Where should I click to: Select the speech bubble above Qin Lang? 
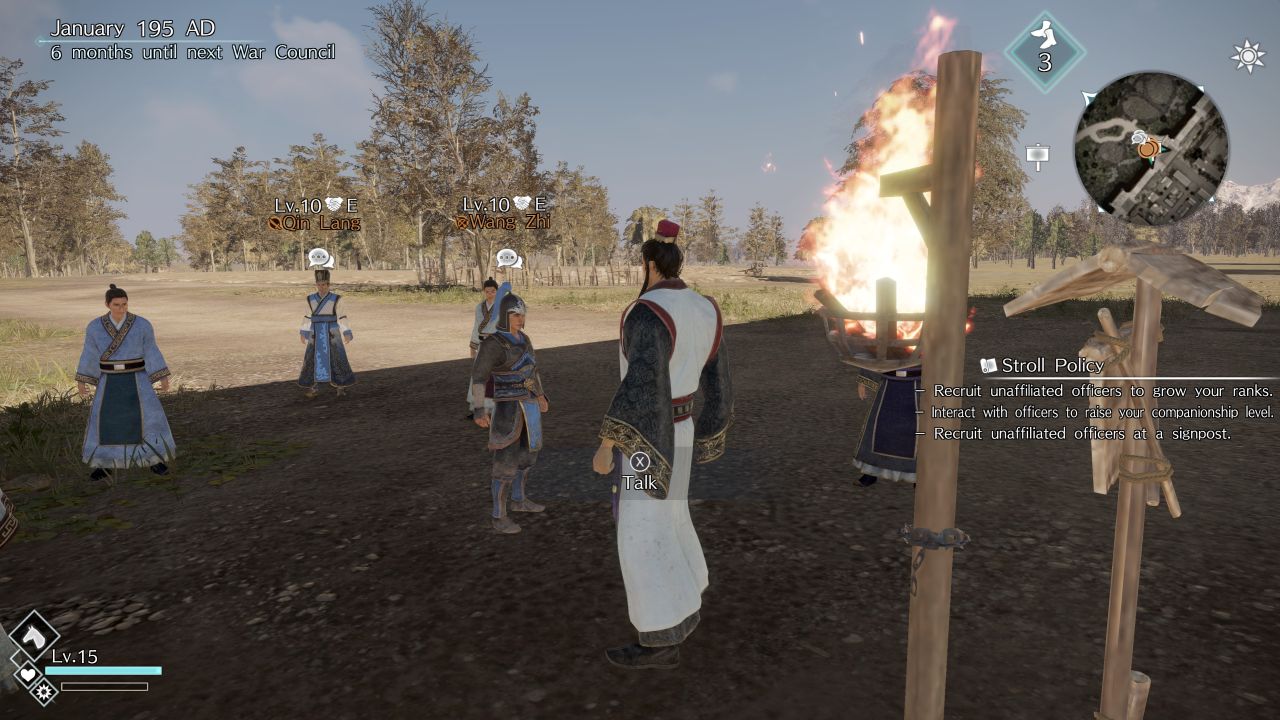(320, 257)
